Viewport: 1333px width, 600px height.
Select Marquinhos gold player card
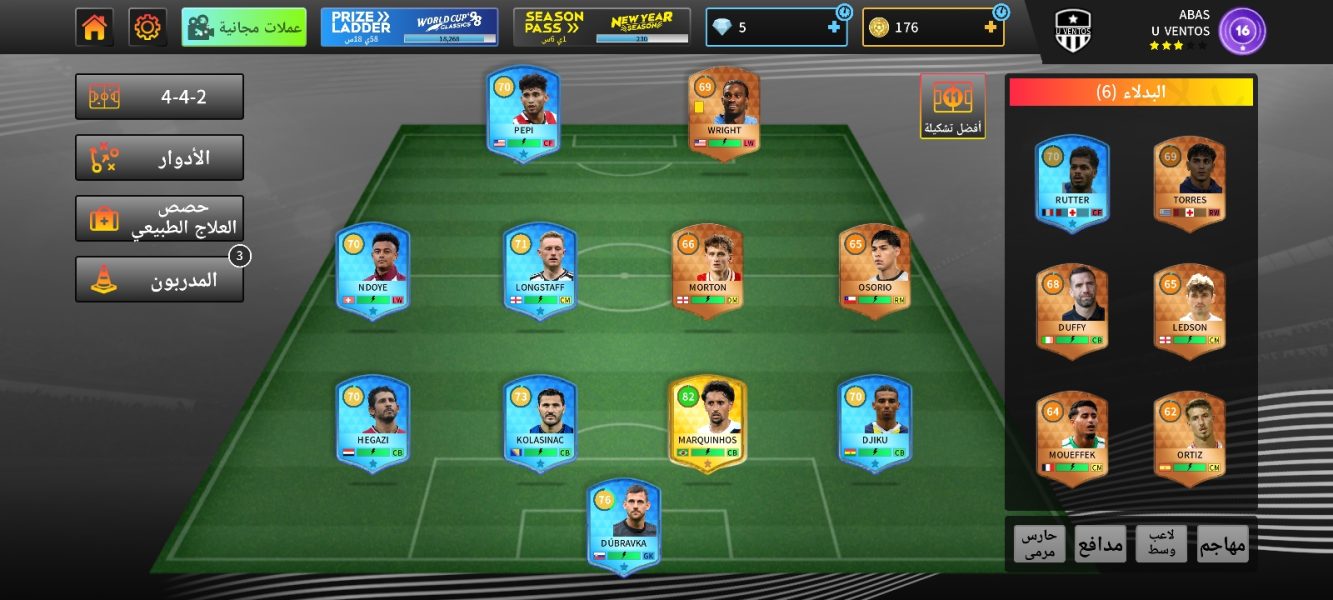[708, 422]
